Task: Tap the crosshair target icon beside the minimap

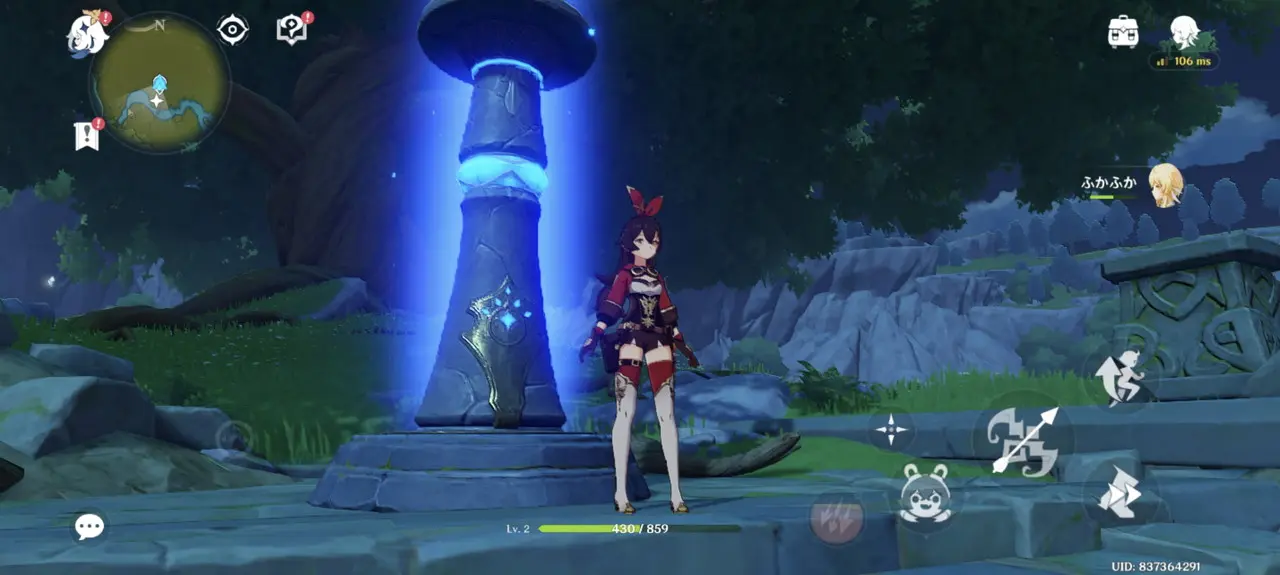Action: pos(233,30)
